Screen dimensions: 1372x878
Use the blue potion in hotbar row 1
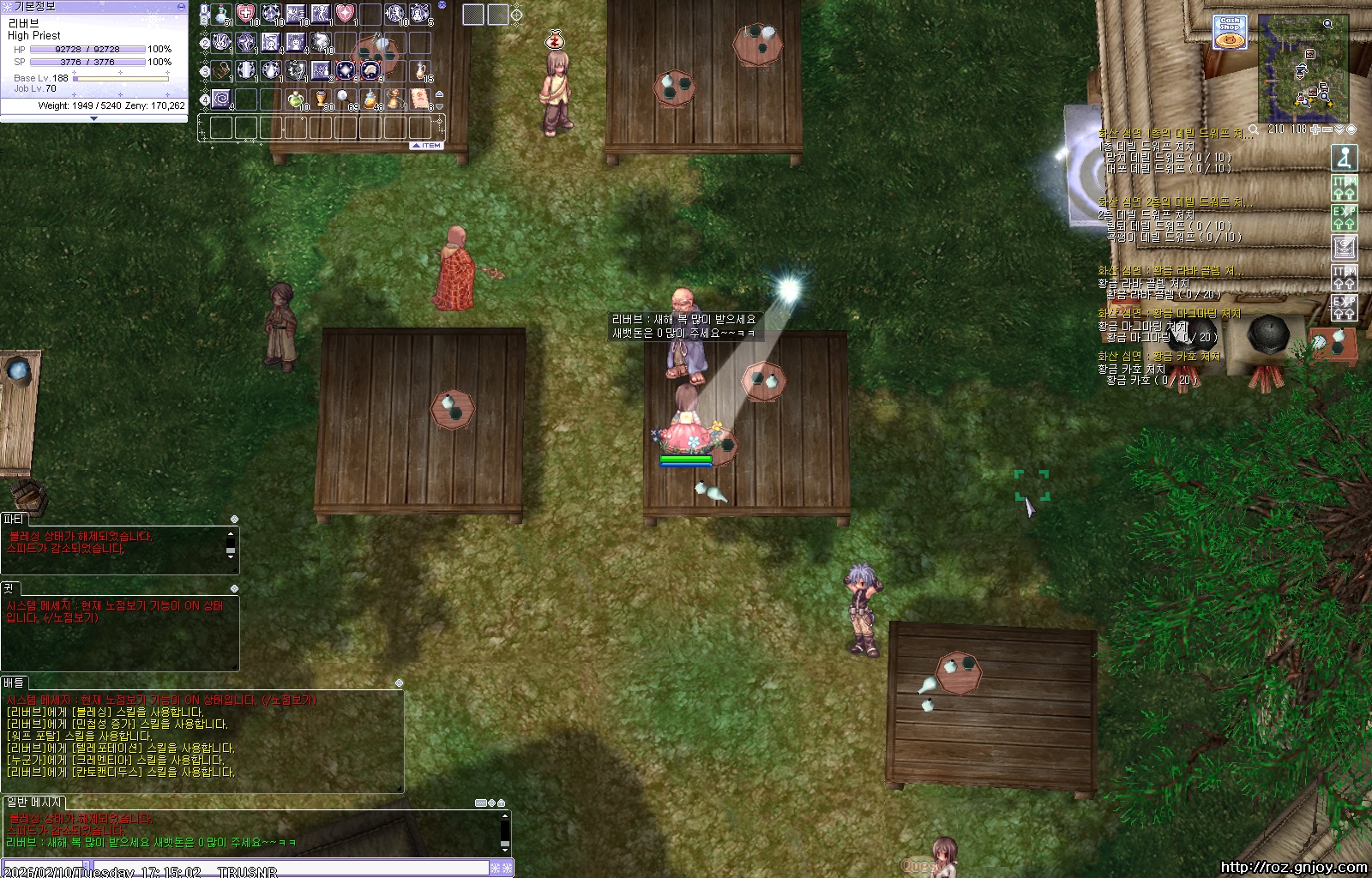point(222,15)
